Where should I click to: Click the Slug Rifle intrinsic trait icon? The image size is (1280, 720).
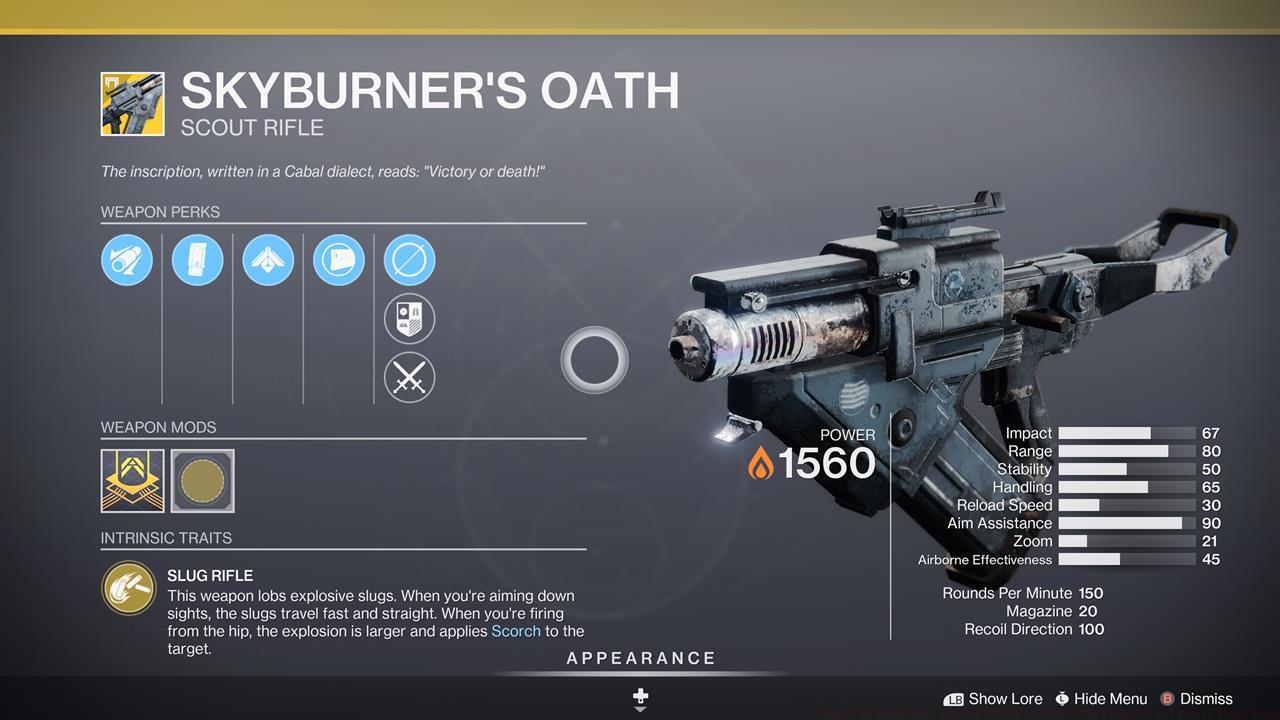pos(128,588)
